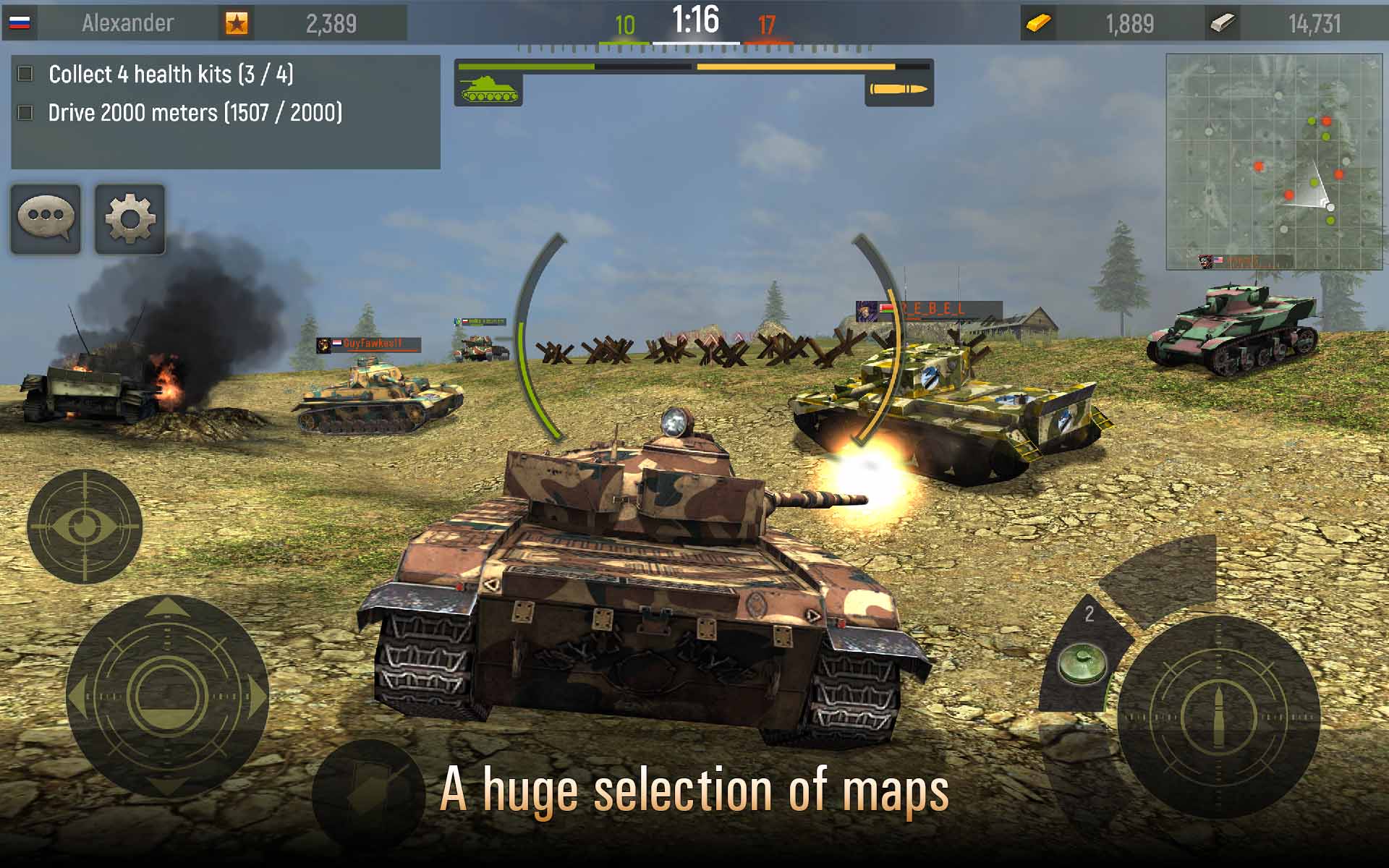Tap the movement joystick center

point(167,696)
